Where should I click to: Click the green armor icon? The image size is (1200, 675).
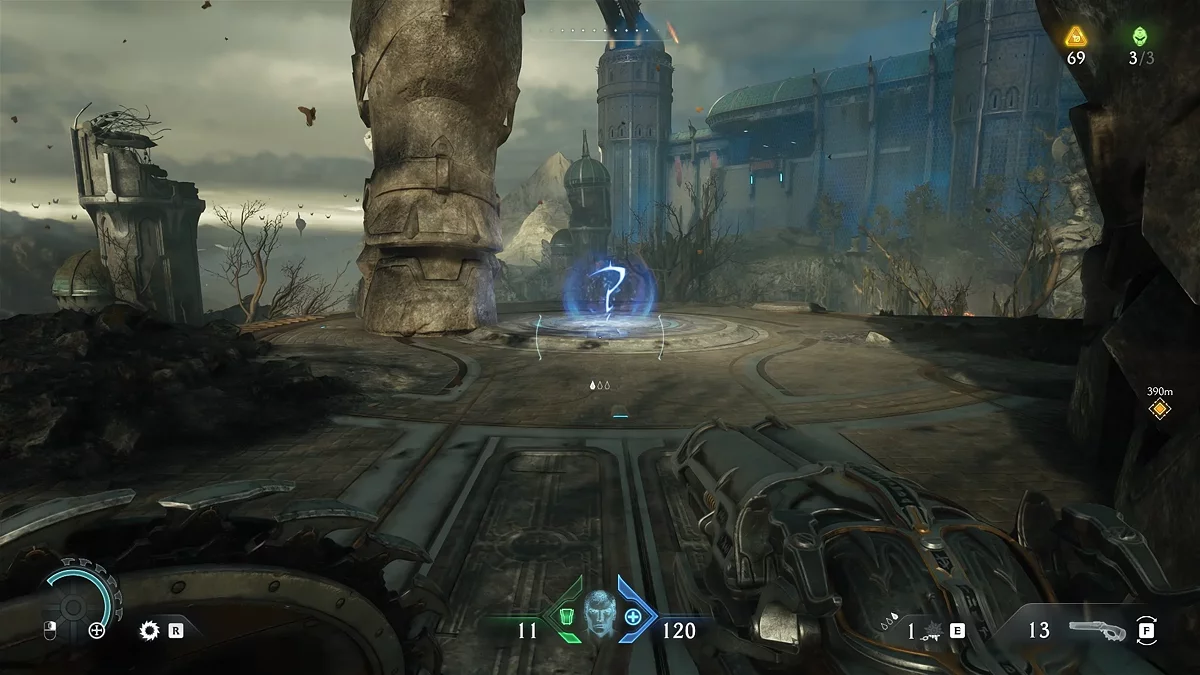tap(567, 615)
